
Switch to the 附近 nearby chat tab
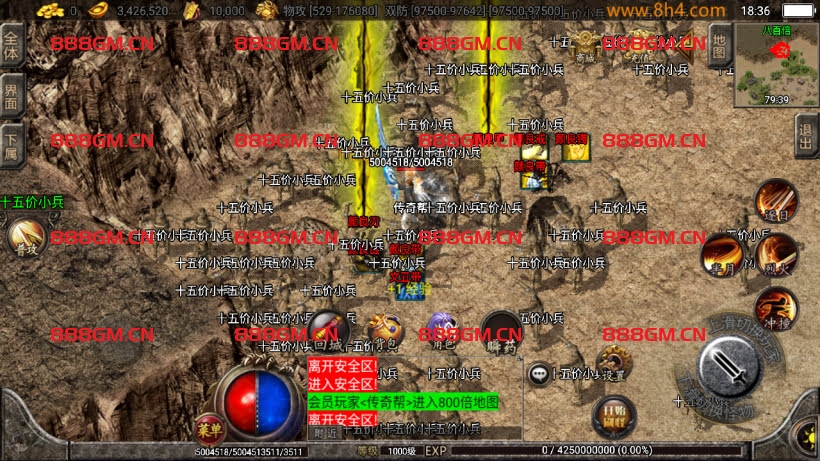tap(325, 433)
